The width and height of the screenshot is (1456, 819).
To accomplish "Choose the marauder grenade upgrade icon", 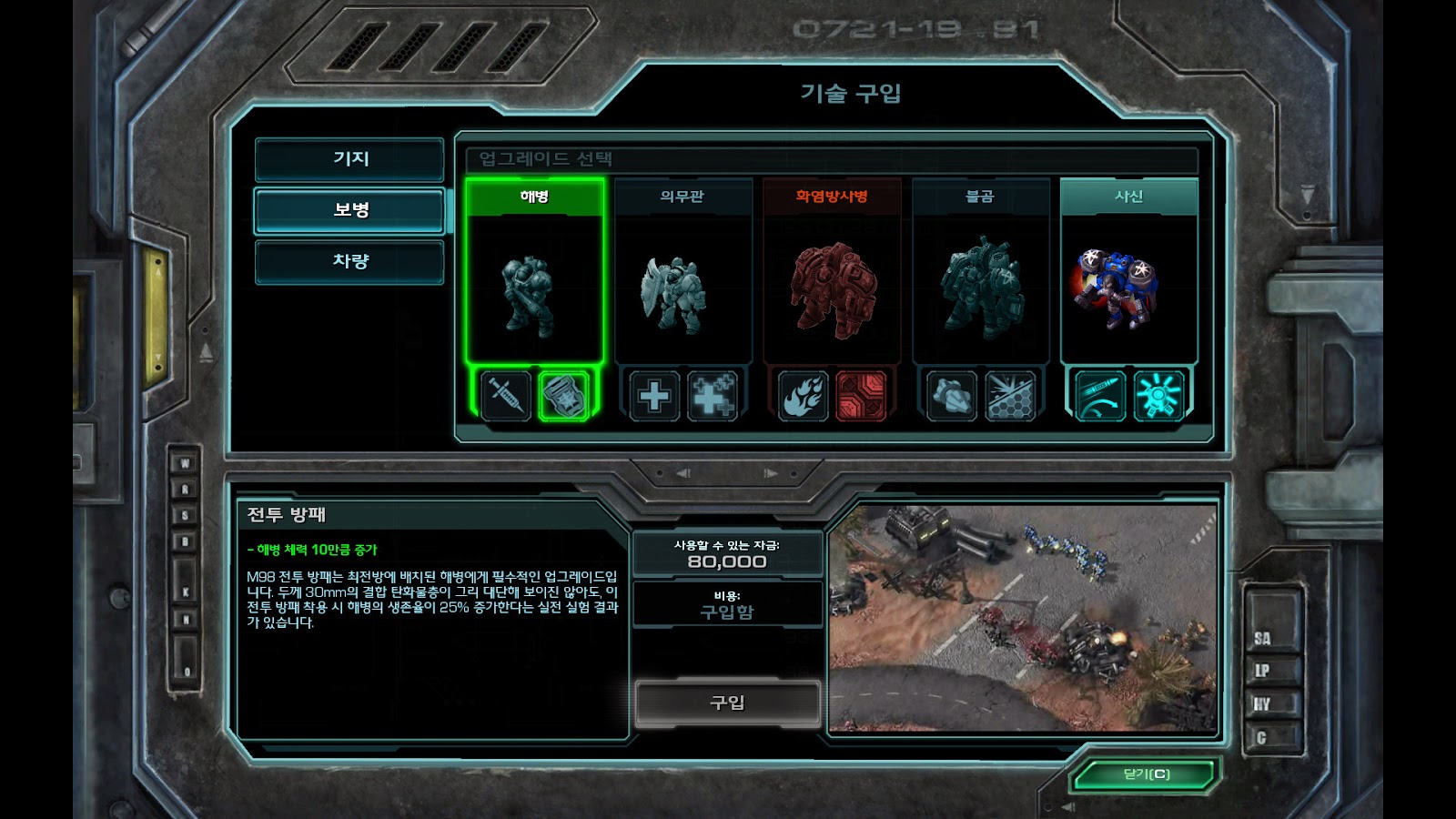I will [951, 396].
